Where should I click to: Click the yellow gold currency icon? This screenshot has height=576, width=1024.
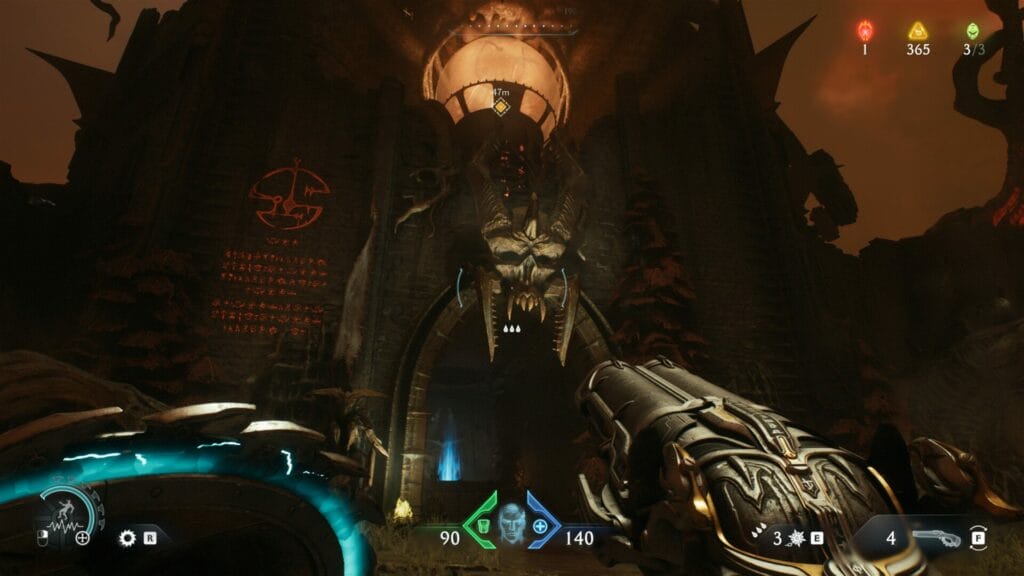click(917, 30)
